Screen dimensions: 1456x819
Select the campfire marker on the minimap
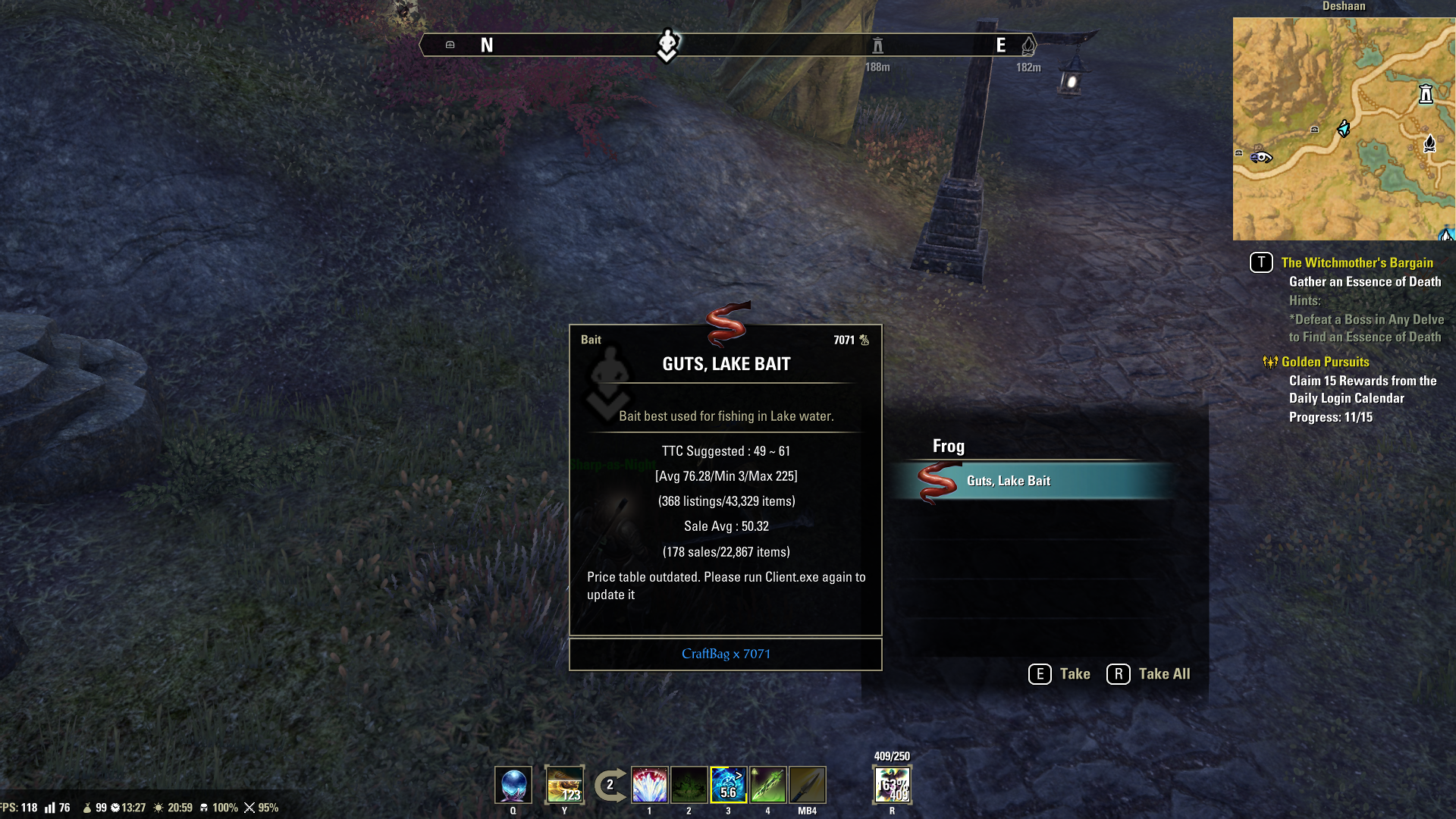(1429, 143)
